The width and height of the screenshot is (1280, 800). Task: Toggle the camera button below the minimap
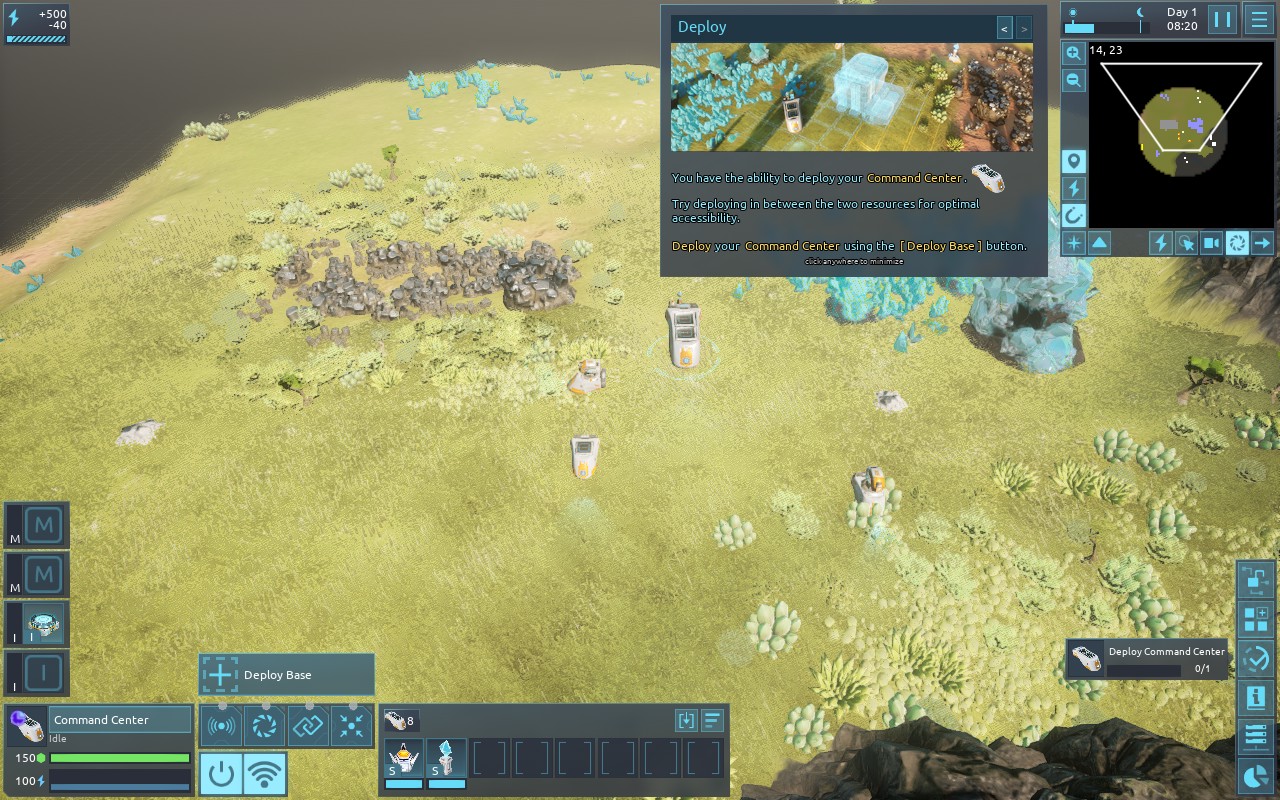(1212, 242)
